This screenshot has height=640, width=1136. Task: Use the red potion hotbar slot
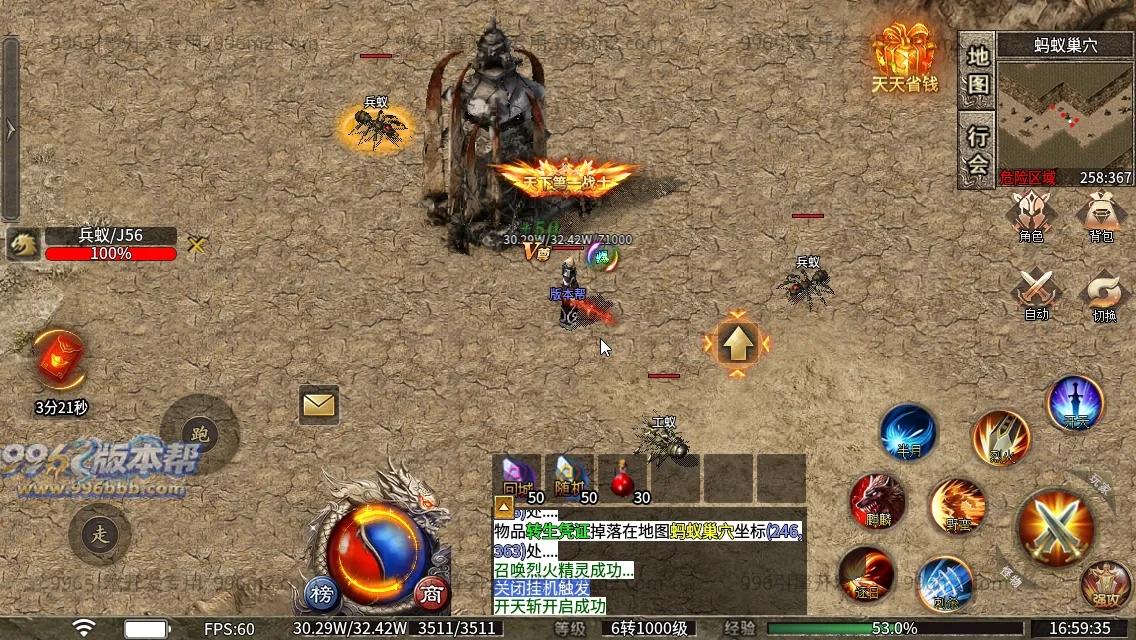tap(624, 480)
